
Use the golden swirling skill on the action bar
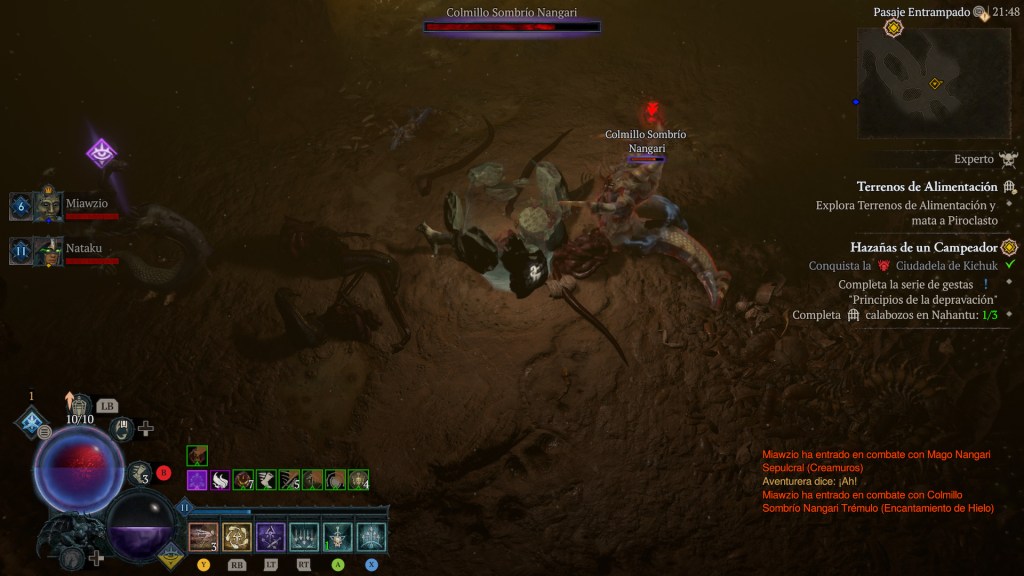(237, 537)
